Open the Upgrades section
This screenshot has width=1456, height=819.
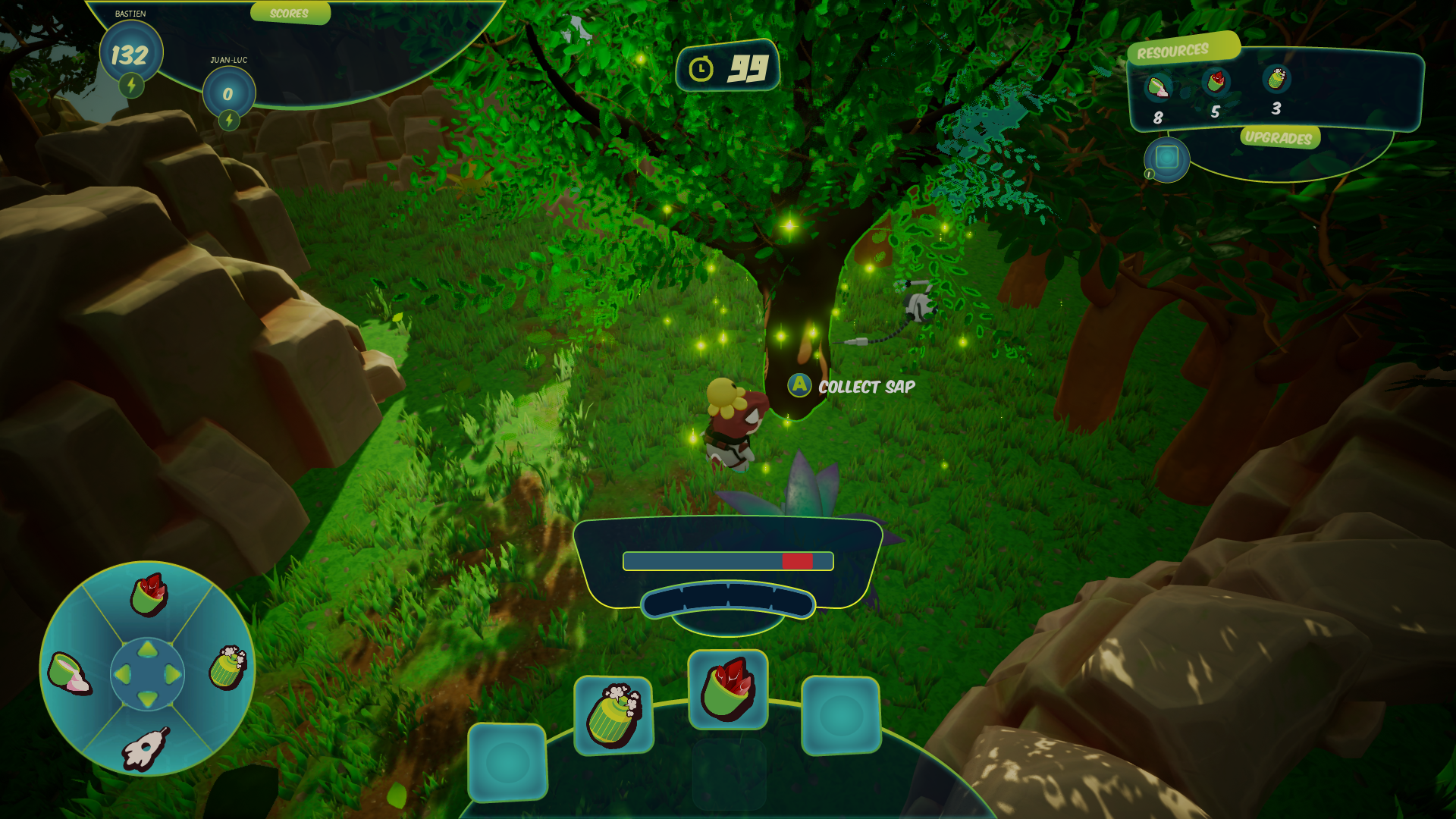point(1279,137)
